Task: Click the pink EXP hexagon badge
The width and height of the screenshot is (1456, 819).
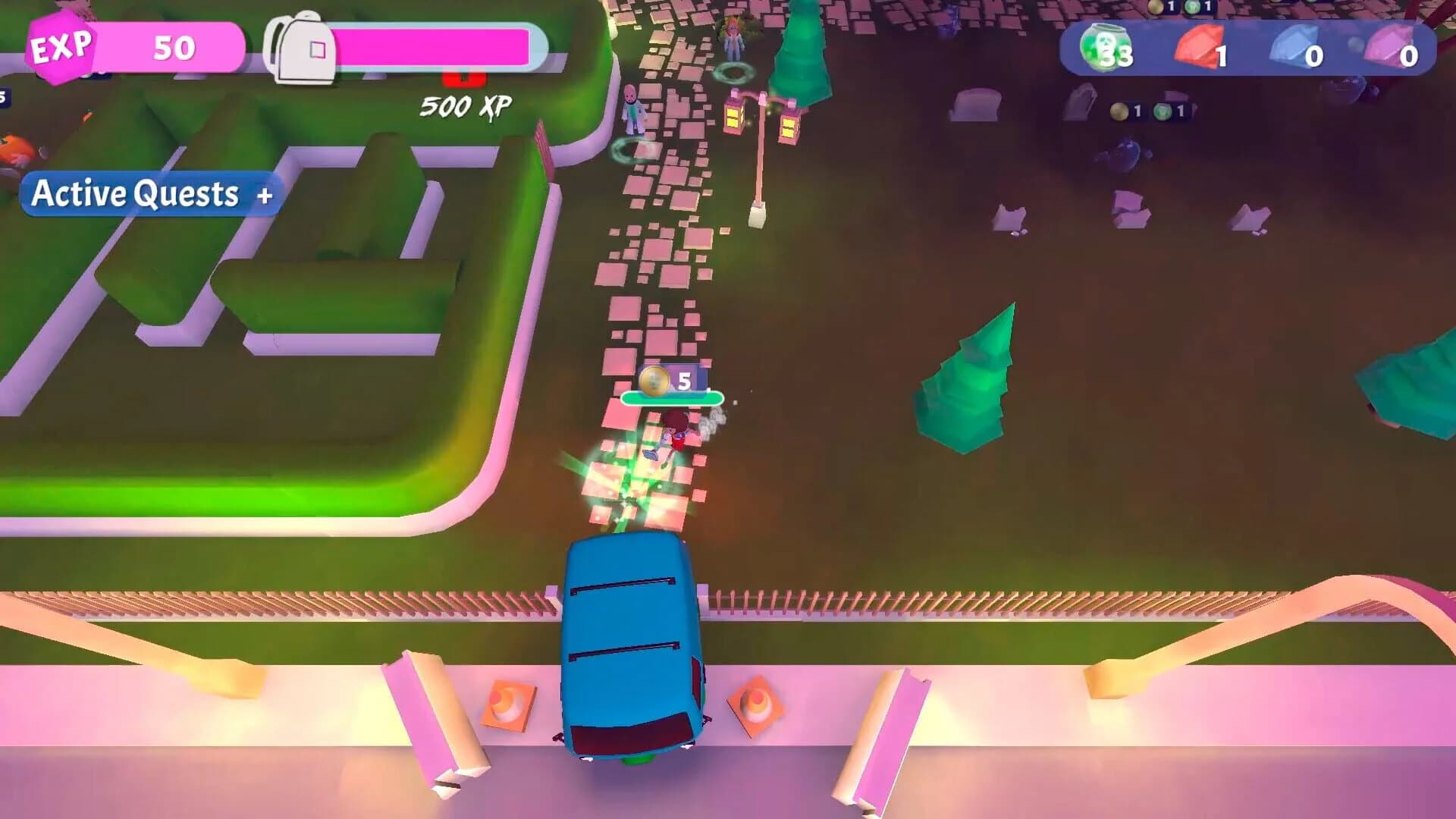Action: point(61,47)
